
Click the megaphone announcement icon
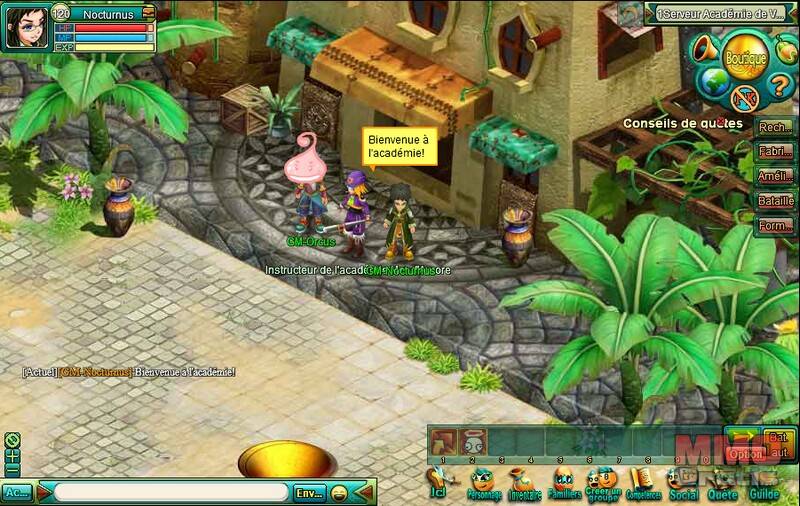click(706, 47)
